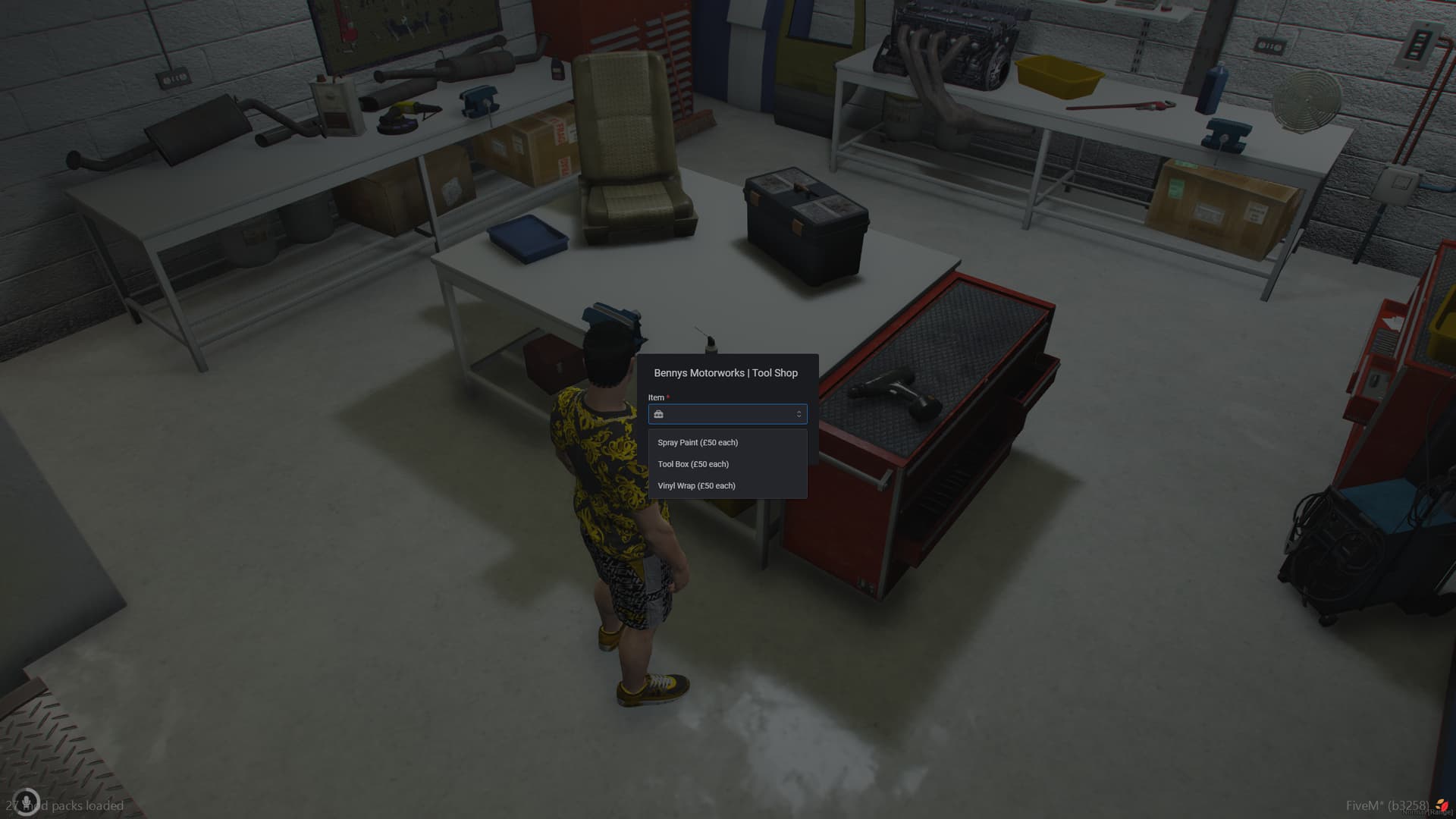Click inside the Item input field

(x=727, y=414)
